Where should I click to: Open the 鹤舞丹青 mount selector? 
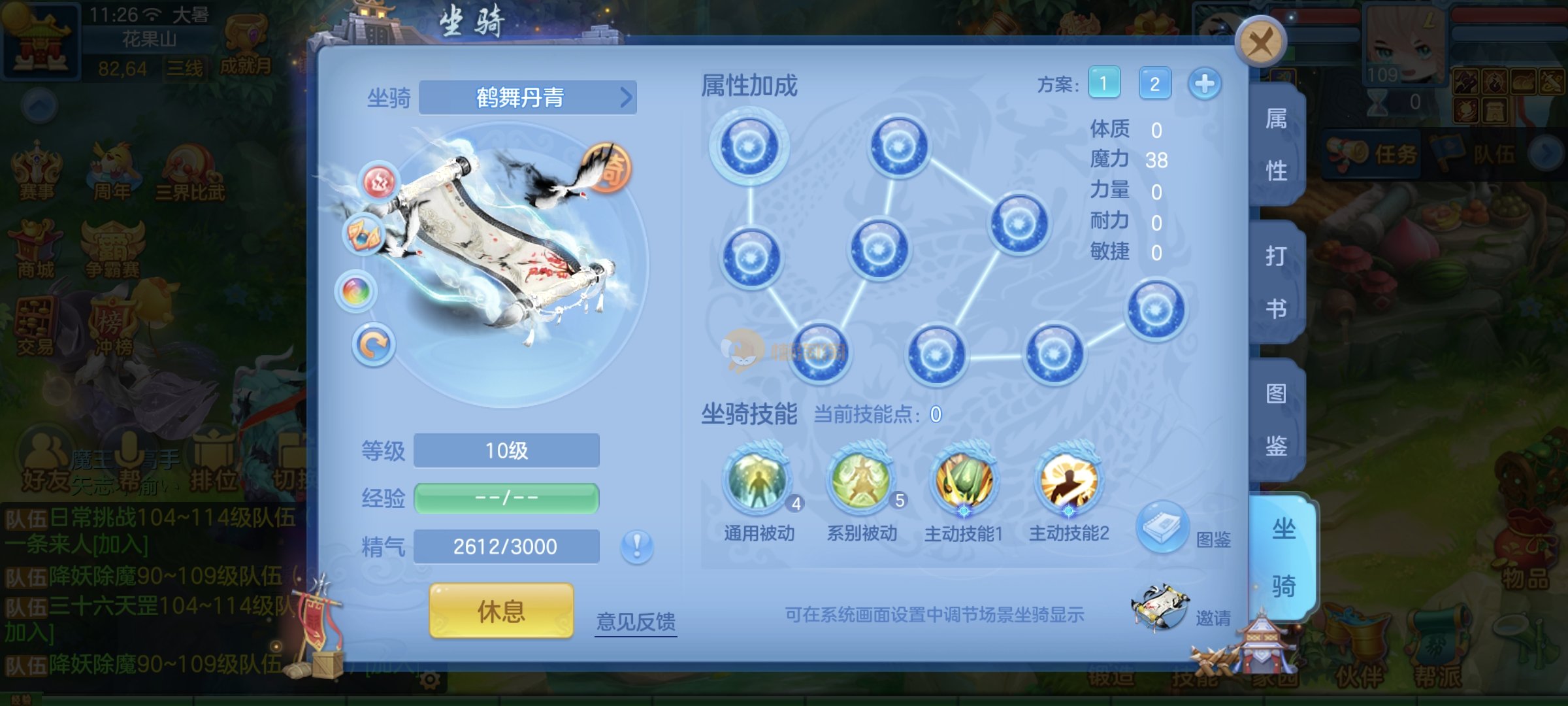click(x=527, y=97)
